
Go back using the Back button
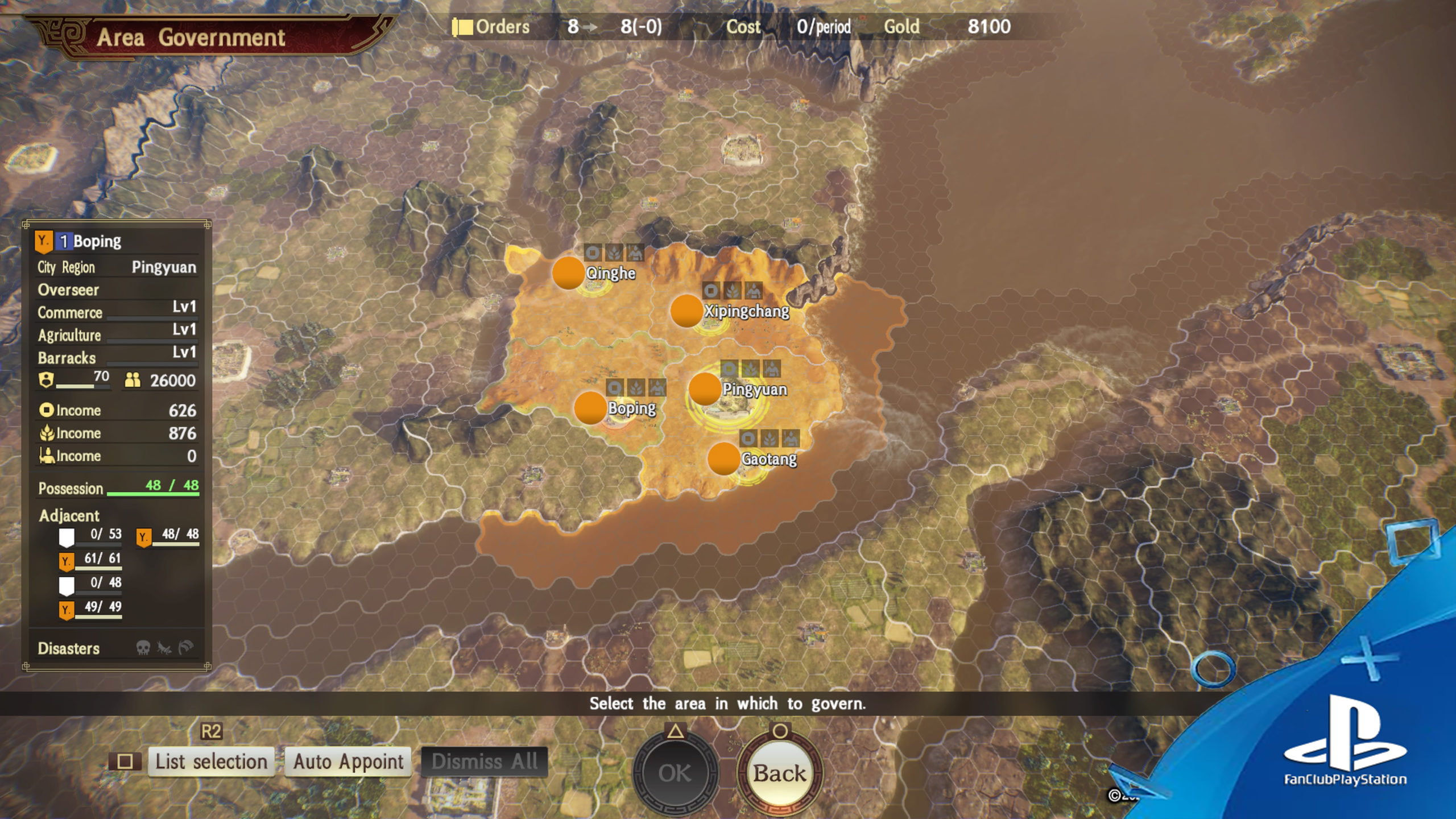780,773
